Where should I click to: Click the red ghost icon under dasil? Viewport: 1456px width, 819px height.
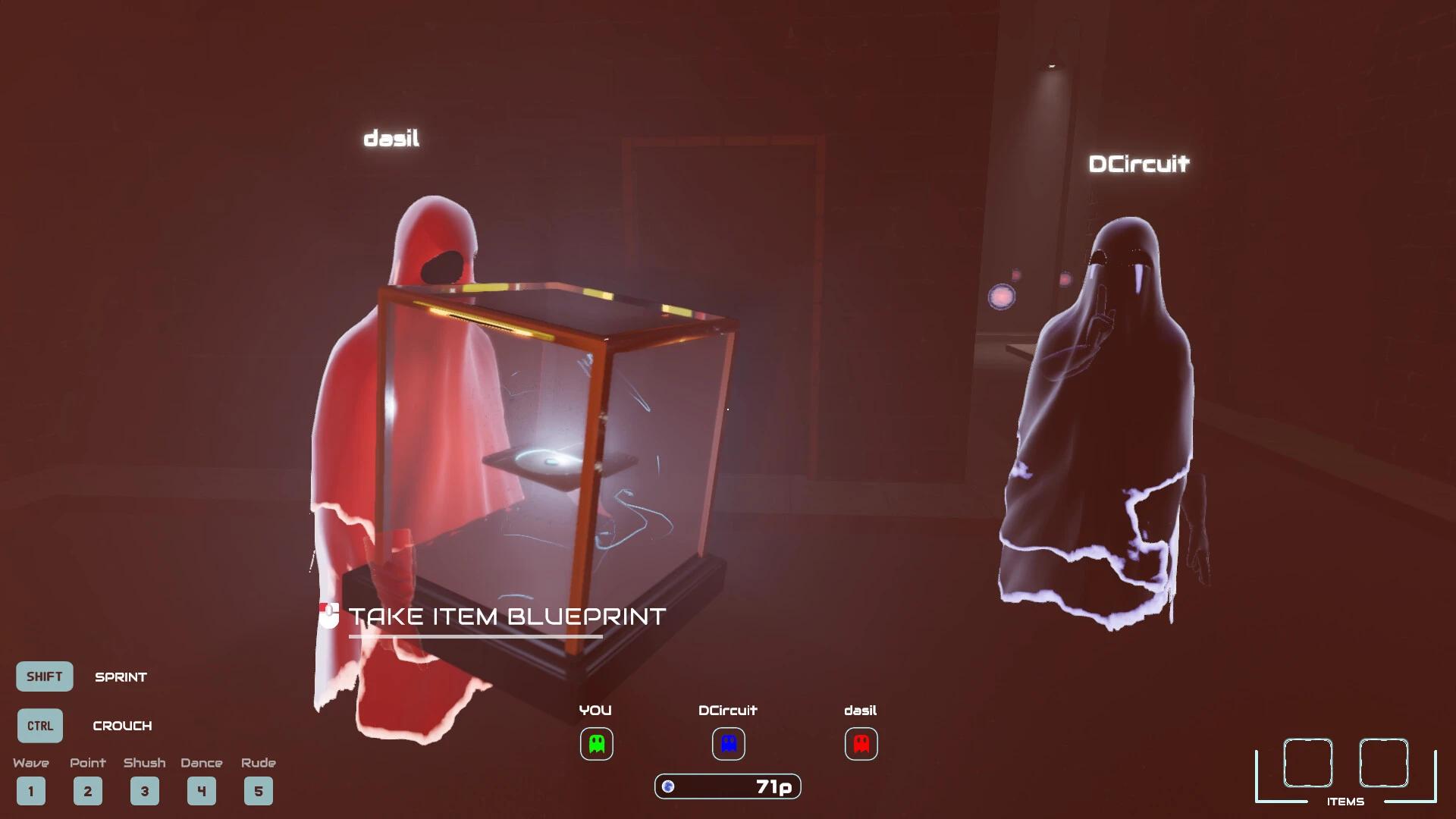(861, 744)
